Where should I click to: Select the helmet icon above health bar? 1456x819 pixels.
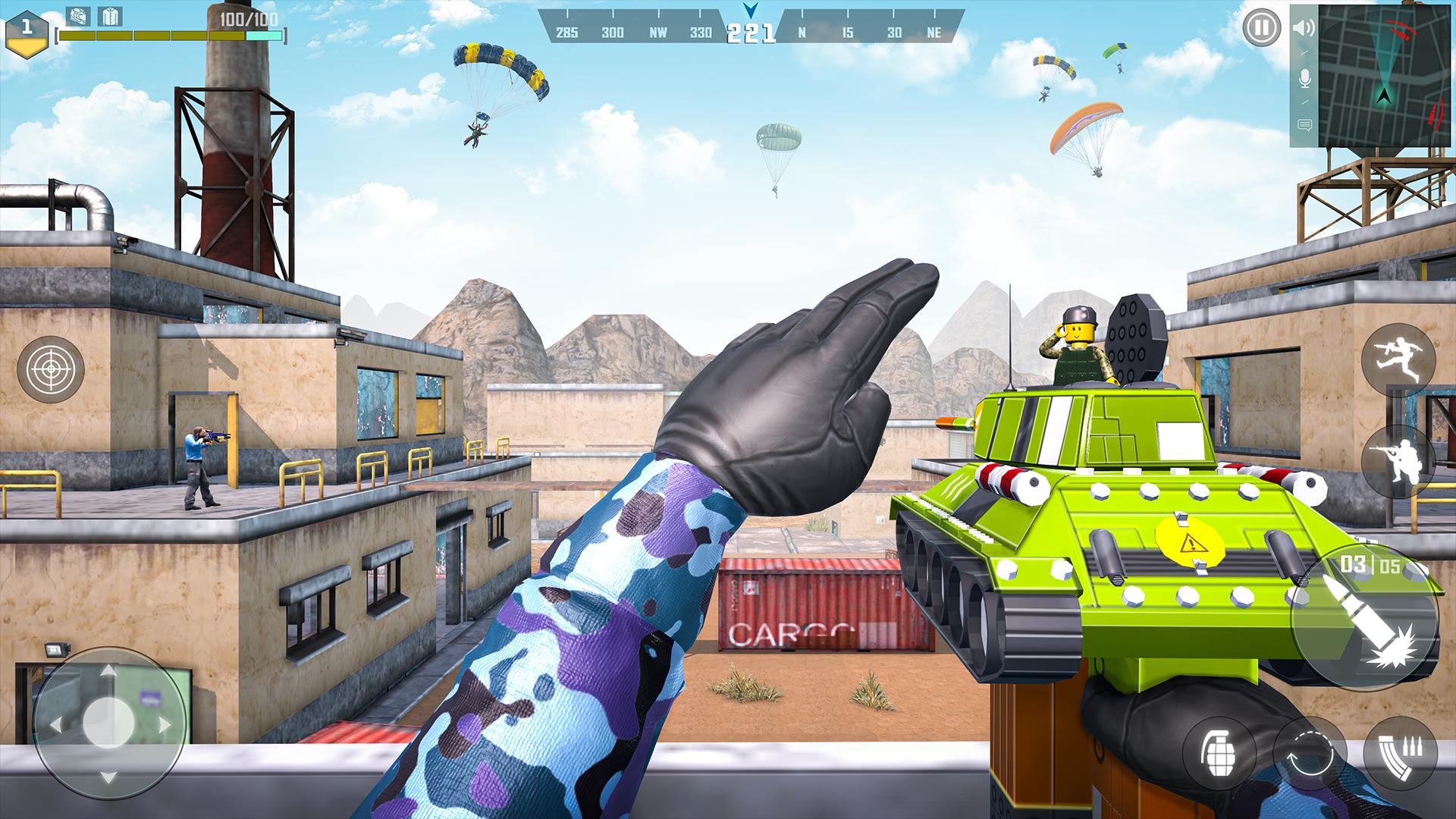[77, 14]
